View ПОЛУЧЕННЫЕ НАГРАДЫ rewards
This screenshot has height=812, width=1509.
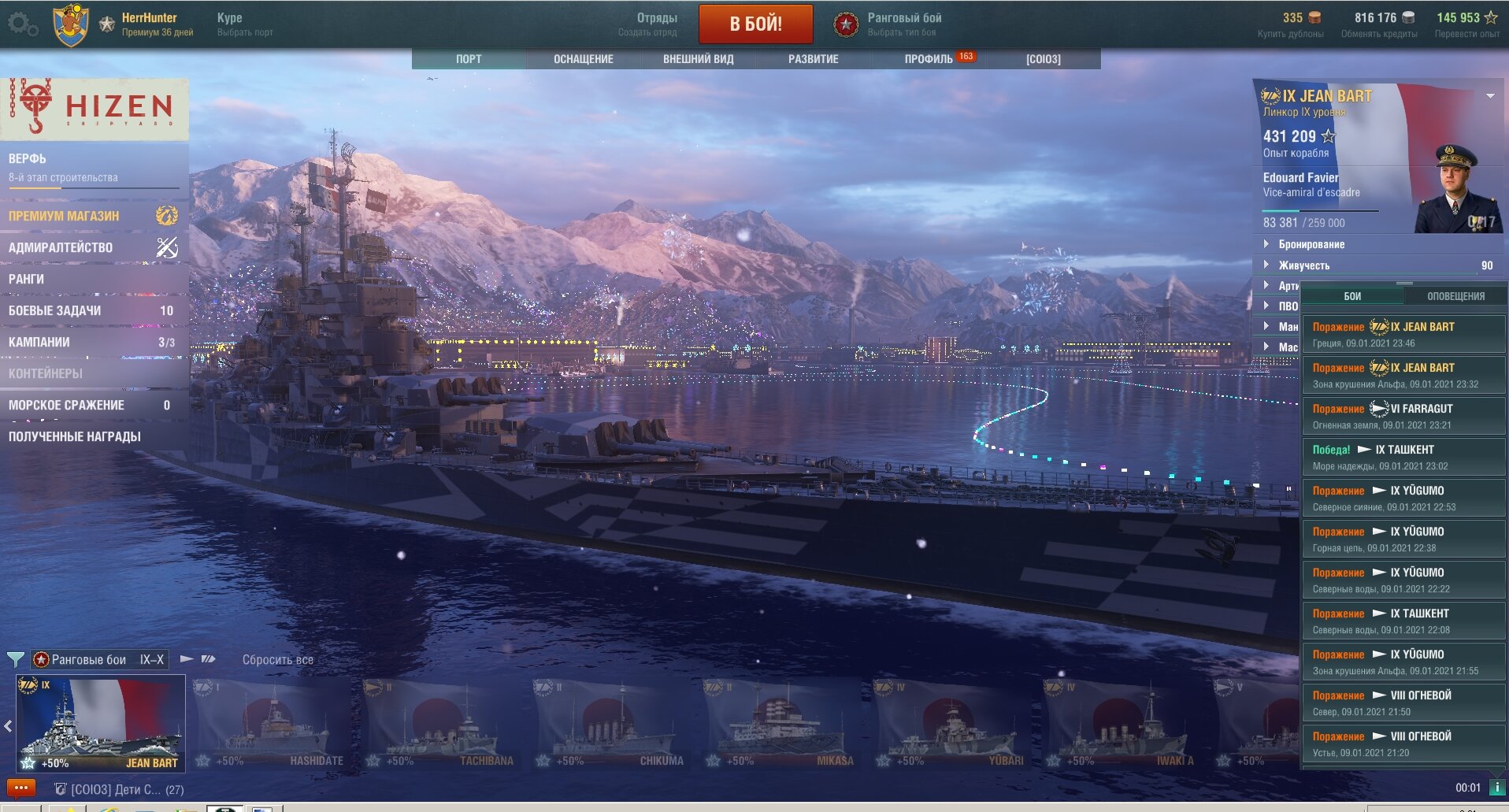pos(75,436)
